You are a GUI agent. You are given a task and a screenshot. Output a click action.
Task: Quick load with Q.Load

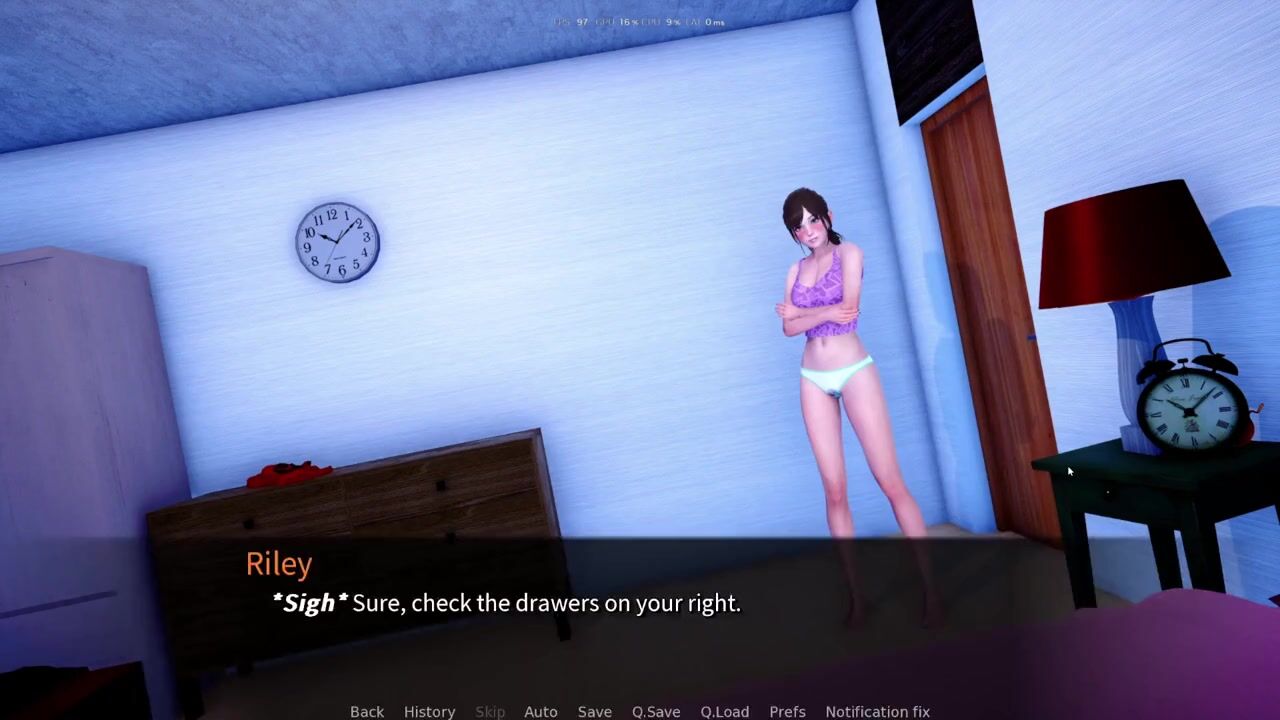click(x=725, y=711)
